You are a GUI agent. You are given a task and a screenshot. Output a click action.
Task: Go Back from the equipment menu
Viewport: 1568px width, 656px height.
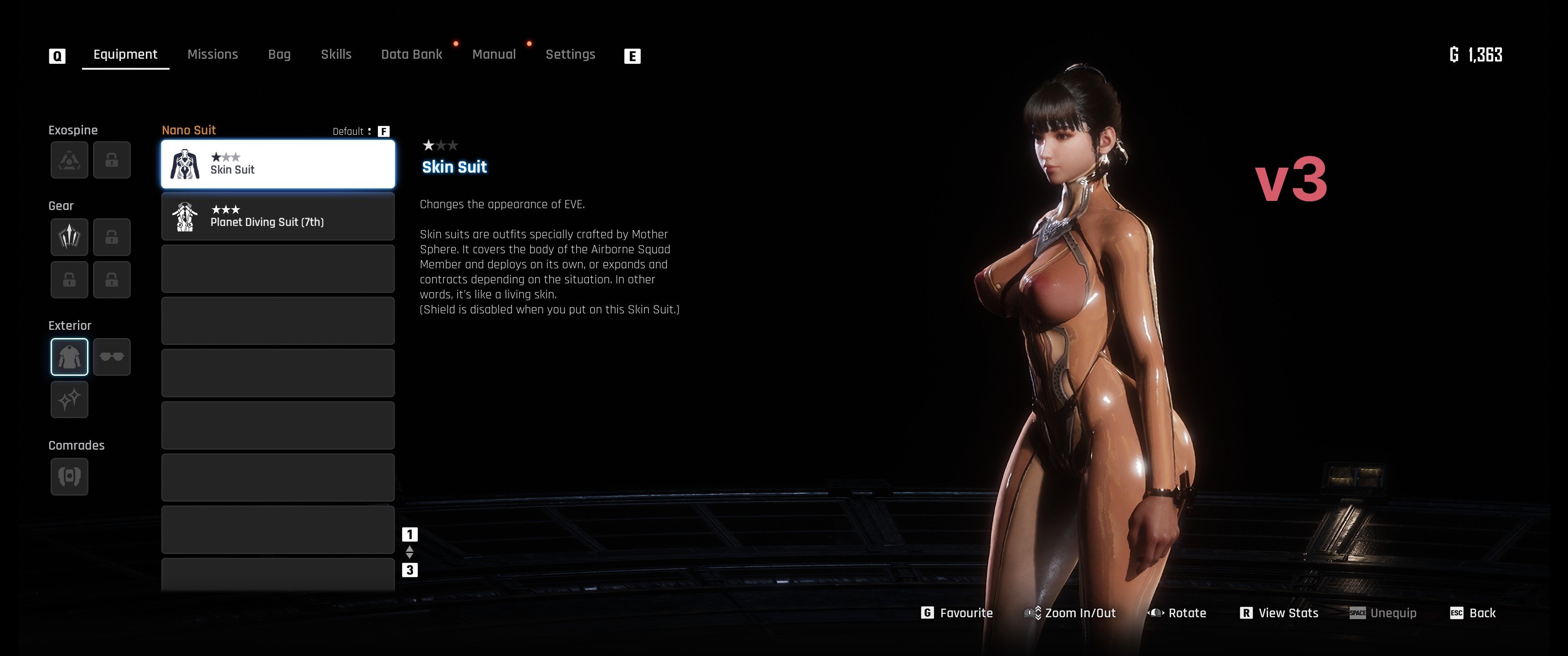tap(1474, 613)
